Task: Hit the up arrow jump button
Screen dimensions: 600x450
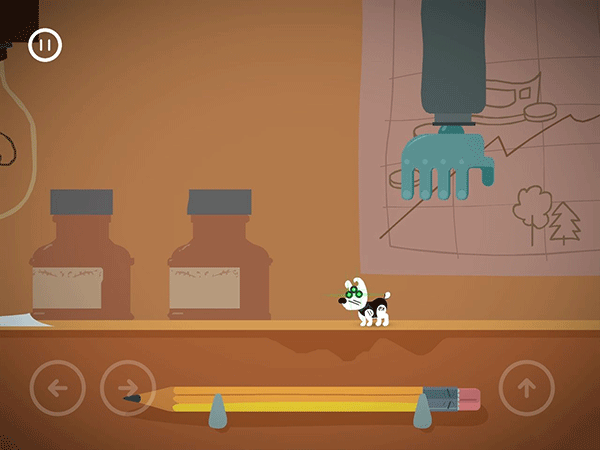Action: click(526, 388)
